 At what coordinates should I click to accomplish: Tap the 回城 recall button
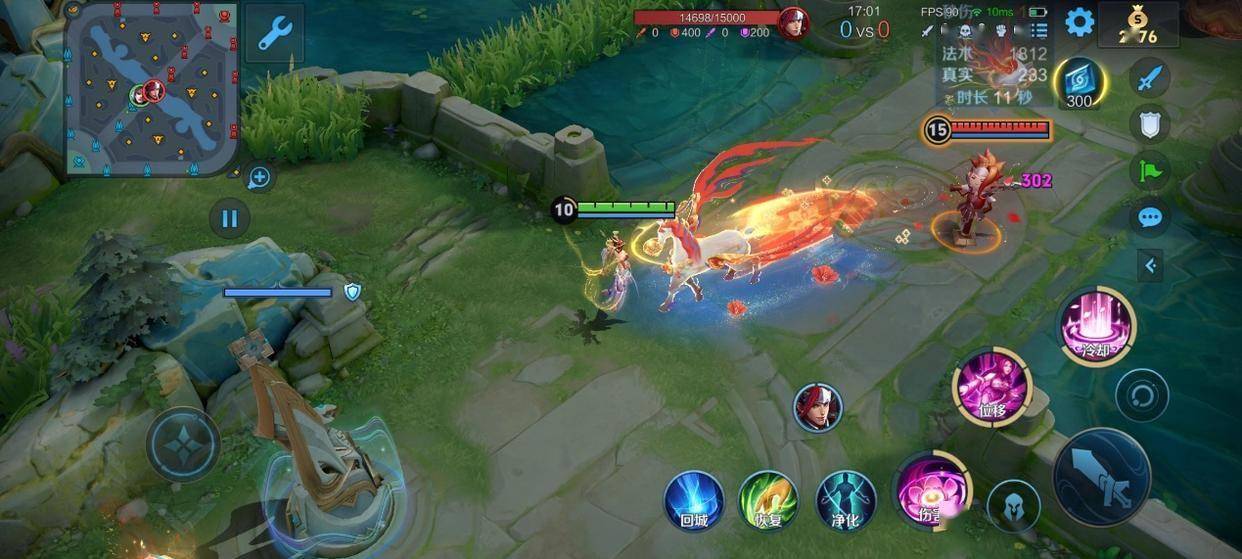point(694,500)
